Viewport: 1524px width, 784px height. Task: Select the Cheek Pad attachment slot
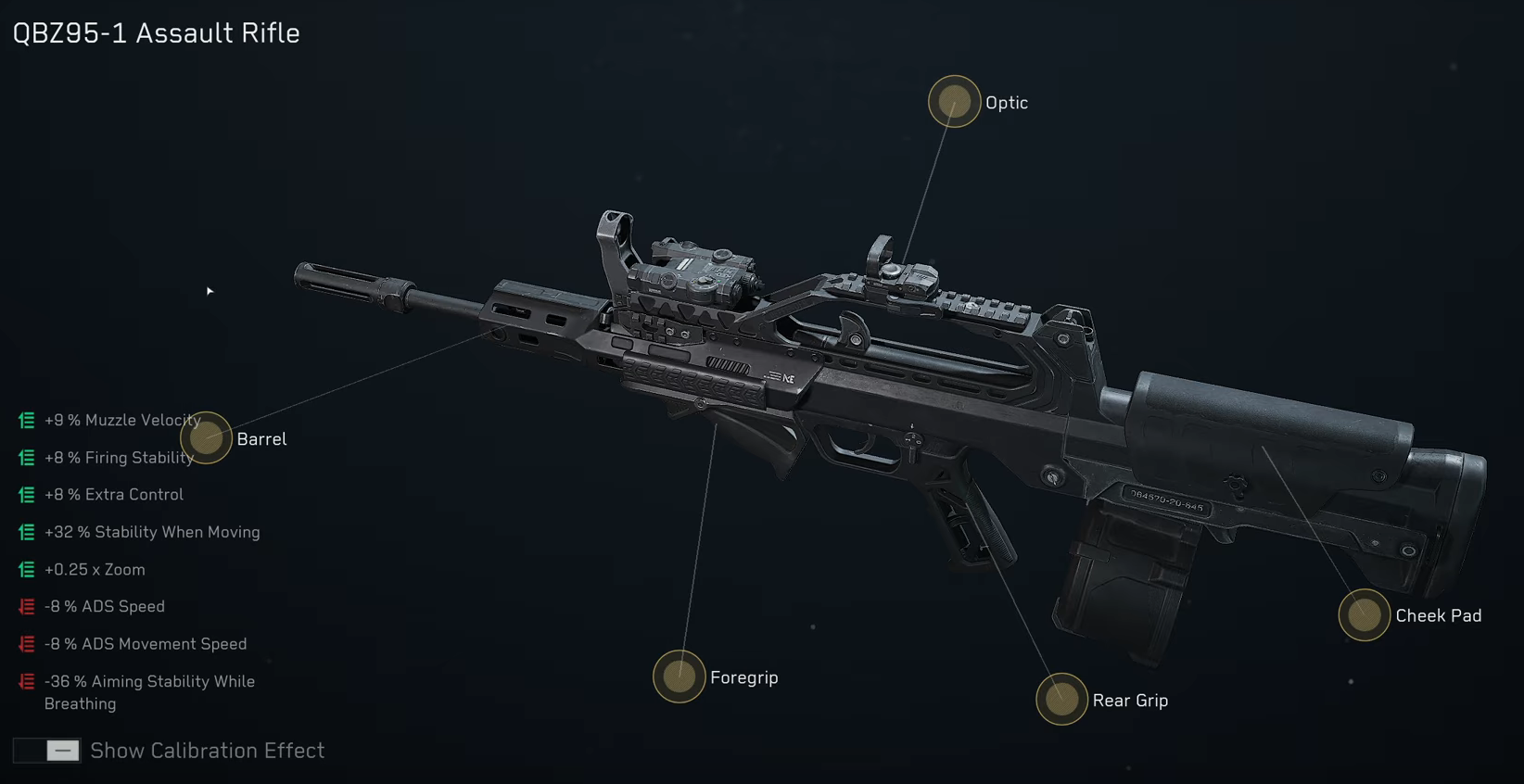(1364, 615)
